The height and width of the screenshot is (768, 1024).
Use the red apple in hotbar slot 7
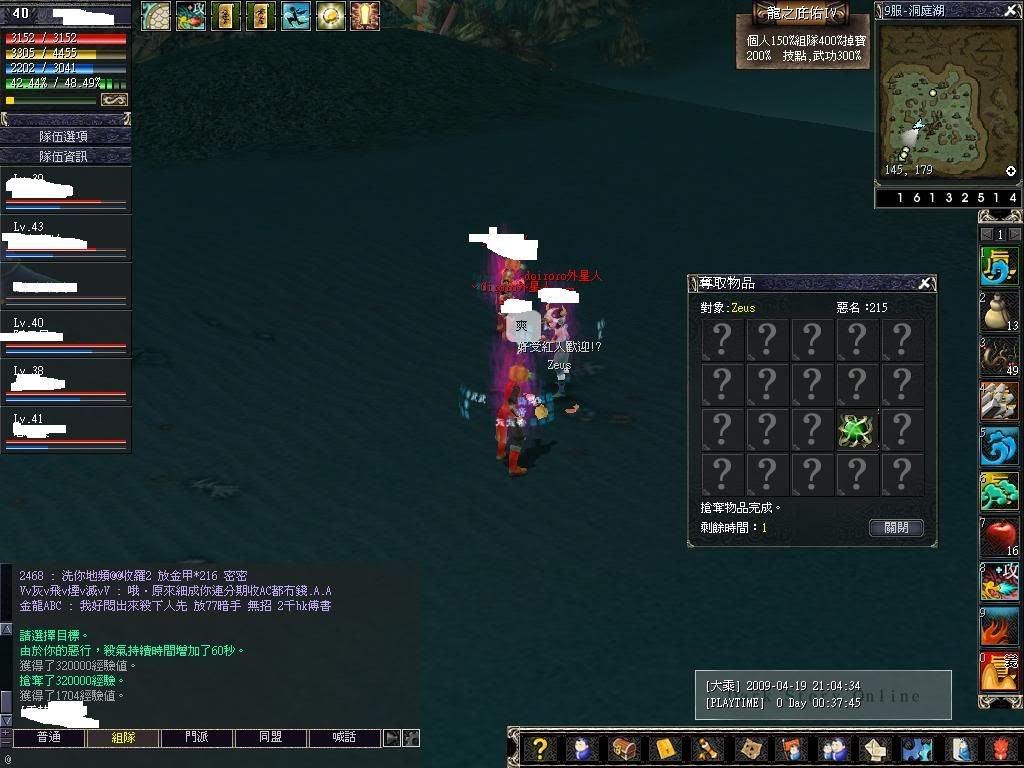[999, 537]
